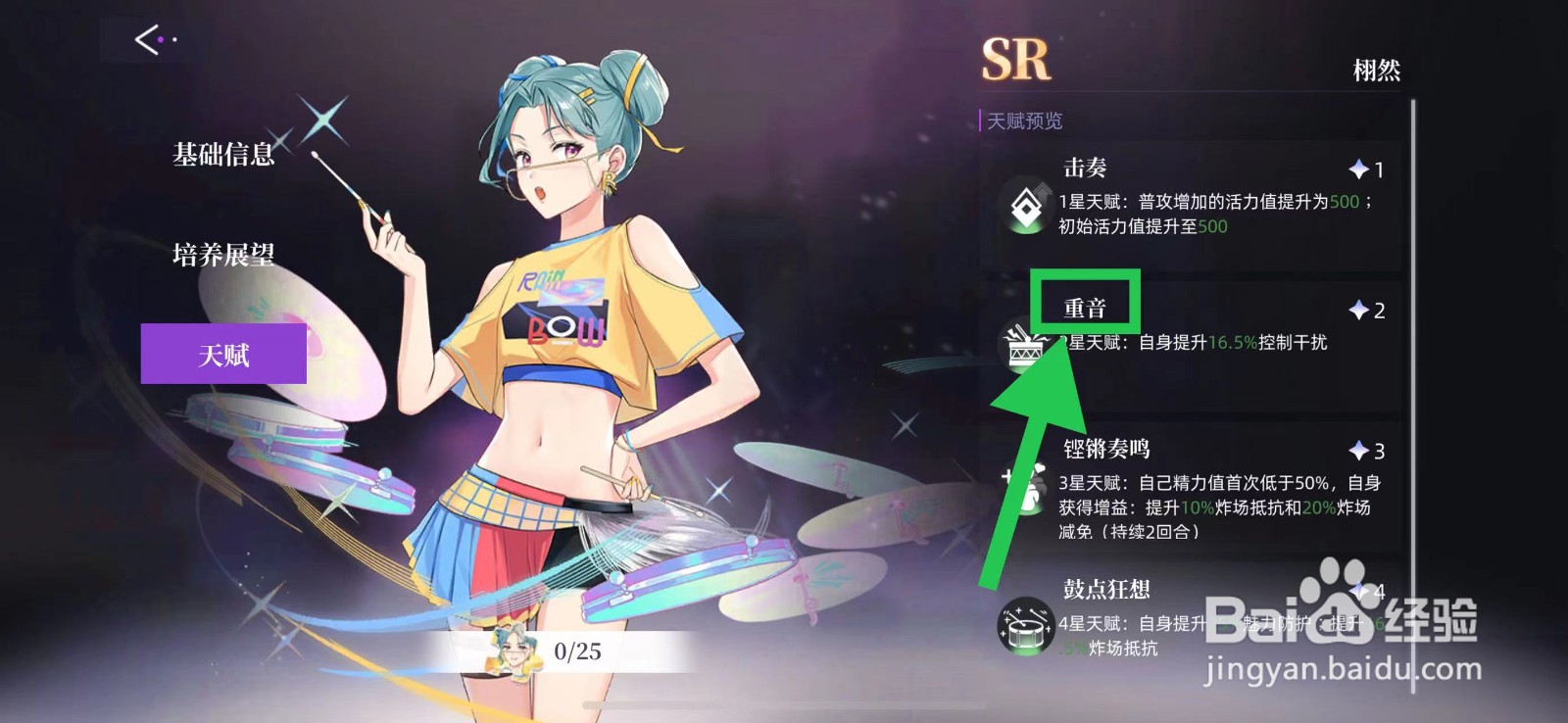Click the back arrow in top left
This screenshot has width=1568, height=723.
(x=145, y=37)
